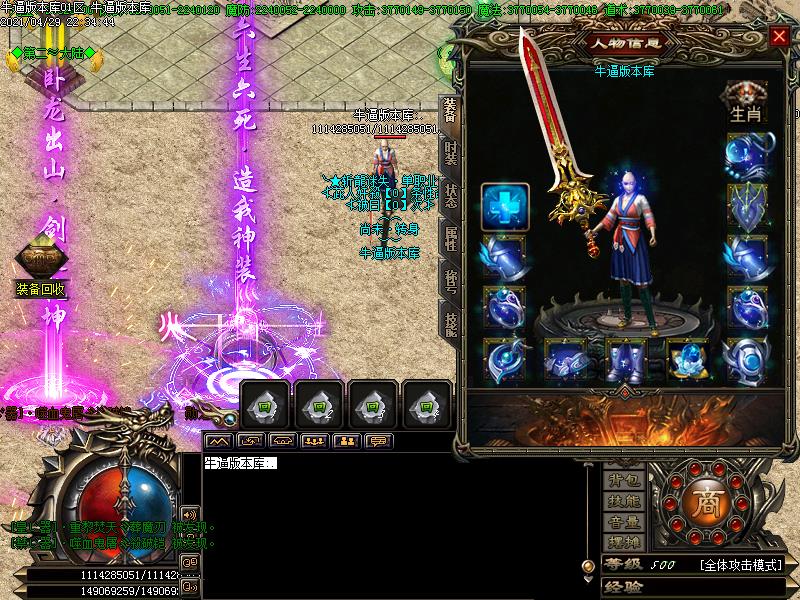Open the 装备回收 equipment recycle icon
This screenshot has height=600, width=800.
40,289
